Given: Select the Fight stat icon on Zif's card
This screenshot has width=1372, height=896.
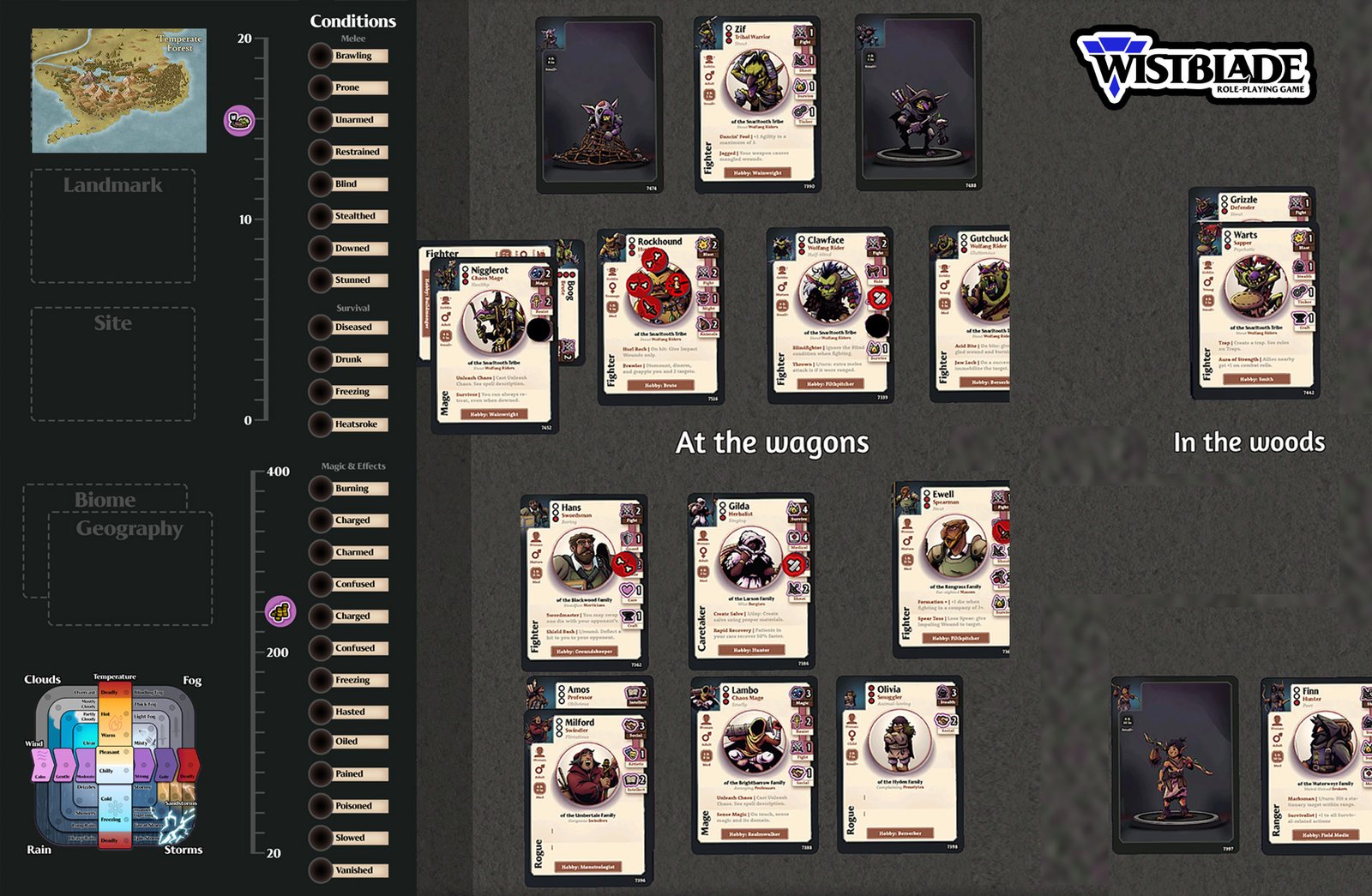Looking at the screenshot, I should click(800, 34).
